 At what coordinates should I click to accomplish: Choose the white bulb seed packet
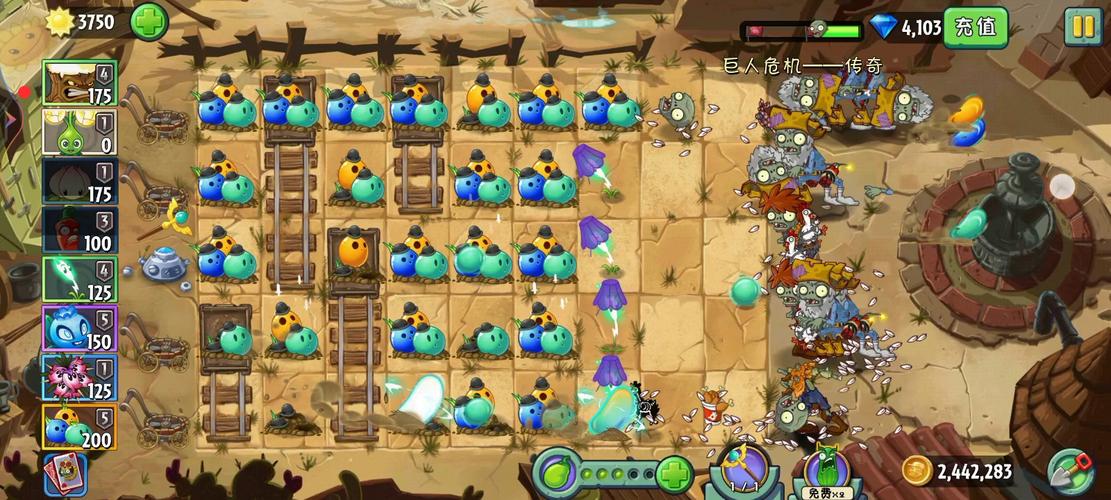79,181
